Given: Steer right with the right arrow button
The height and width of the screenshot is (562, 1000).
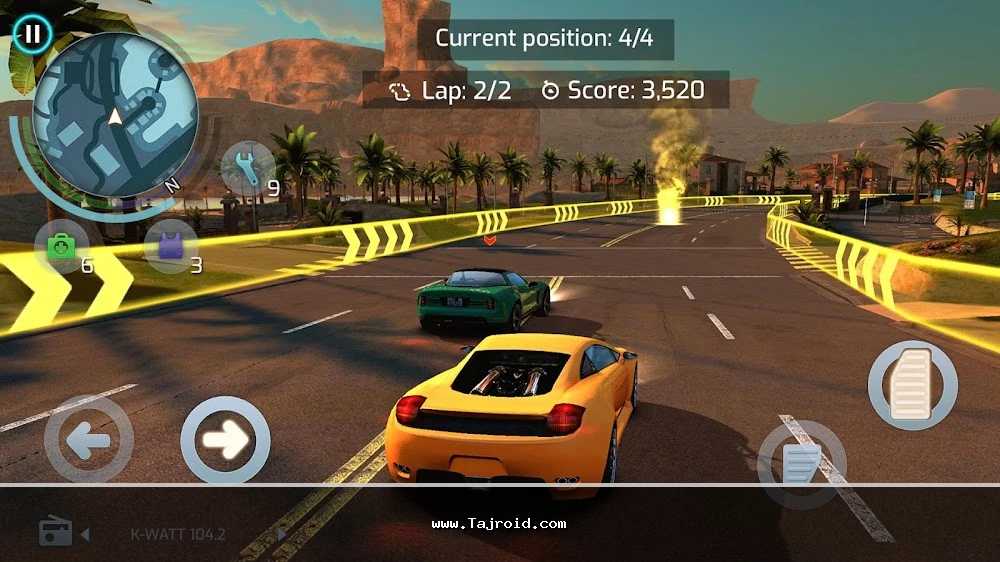Looking at the screenshot, I should tap(225, 440).
